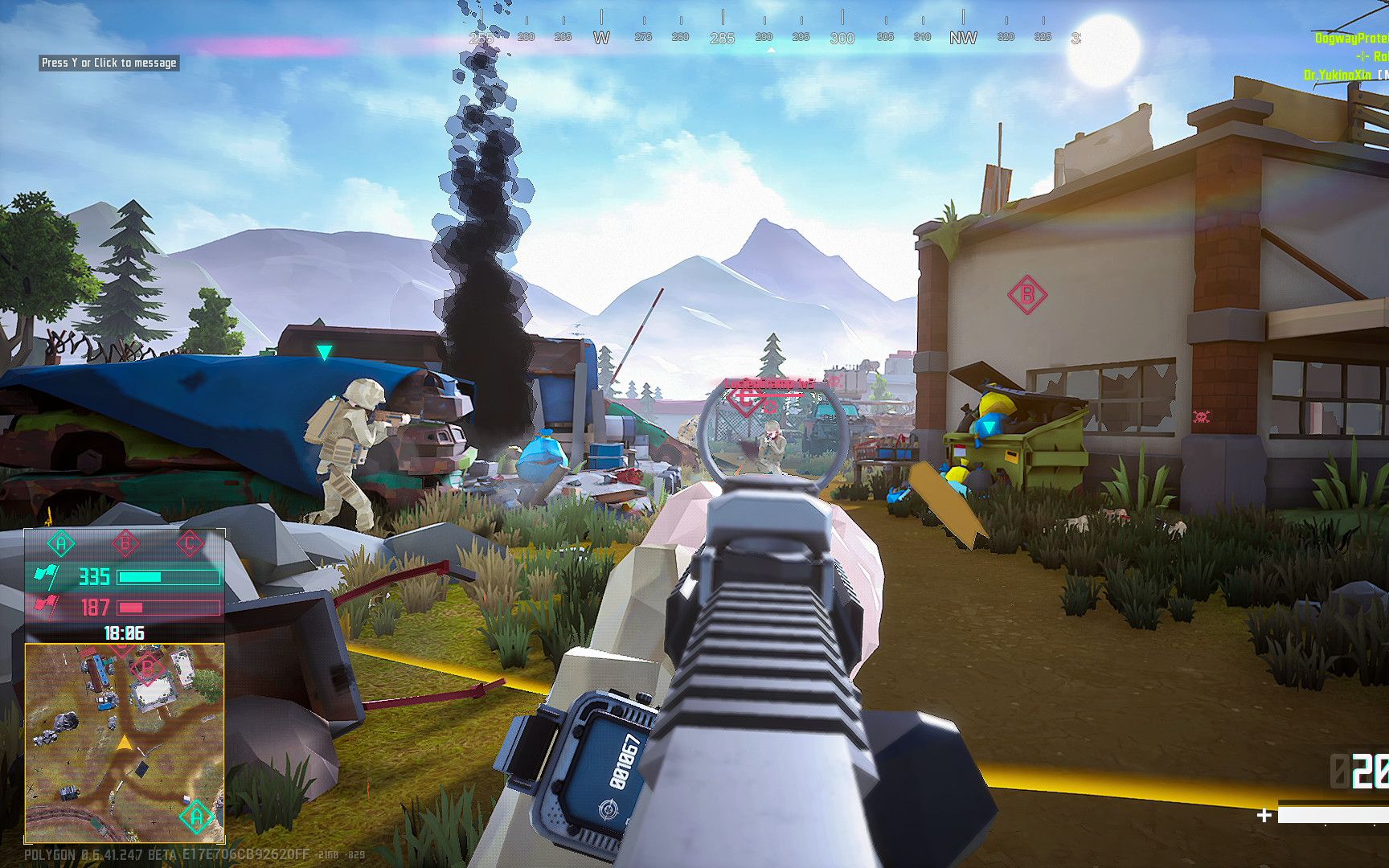
Task: Click the point A marker on the minimap
Action: pos(195,818)
